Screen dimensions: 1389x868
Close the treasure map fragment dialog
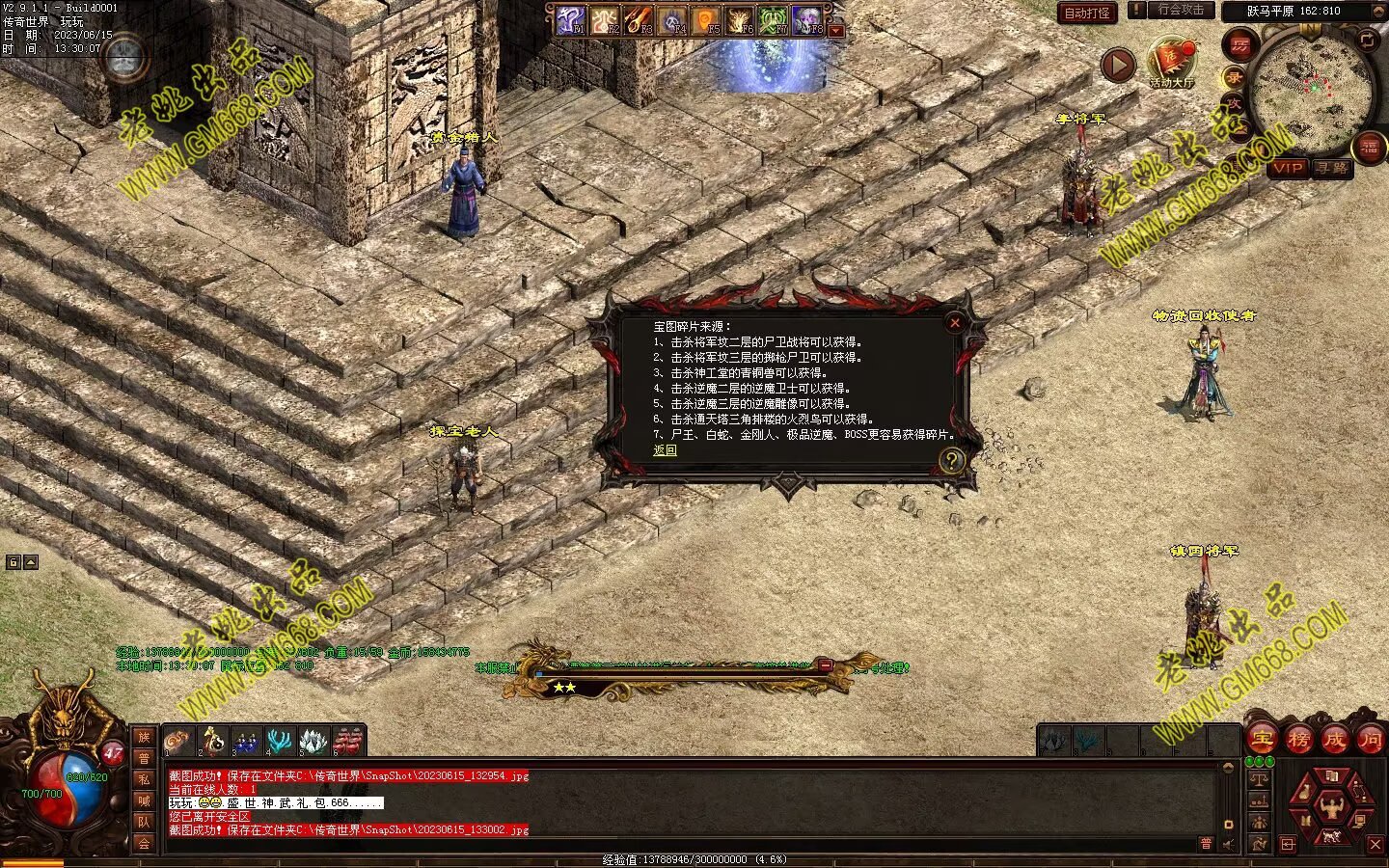tap(954, 323)
